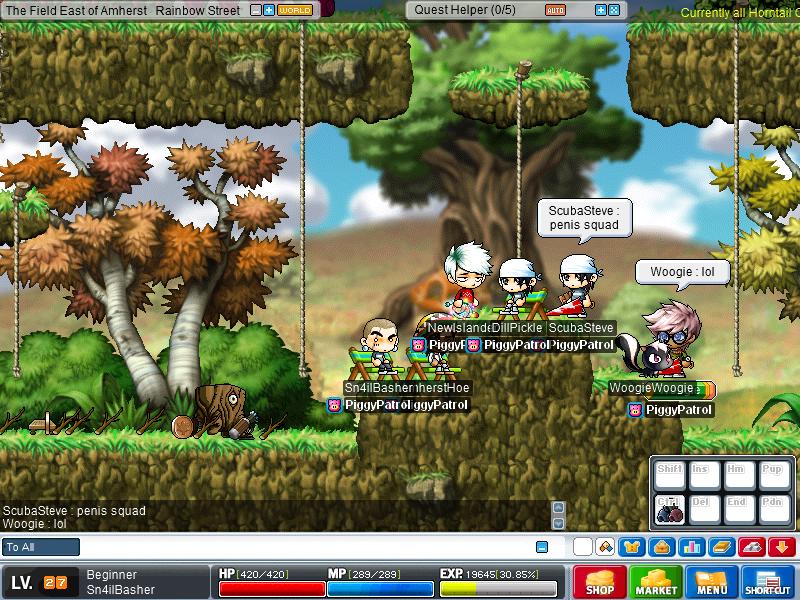This screenshot has height=600, width=800.
Task: Click the chat text input bar
Action: [x=300, y=547]
